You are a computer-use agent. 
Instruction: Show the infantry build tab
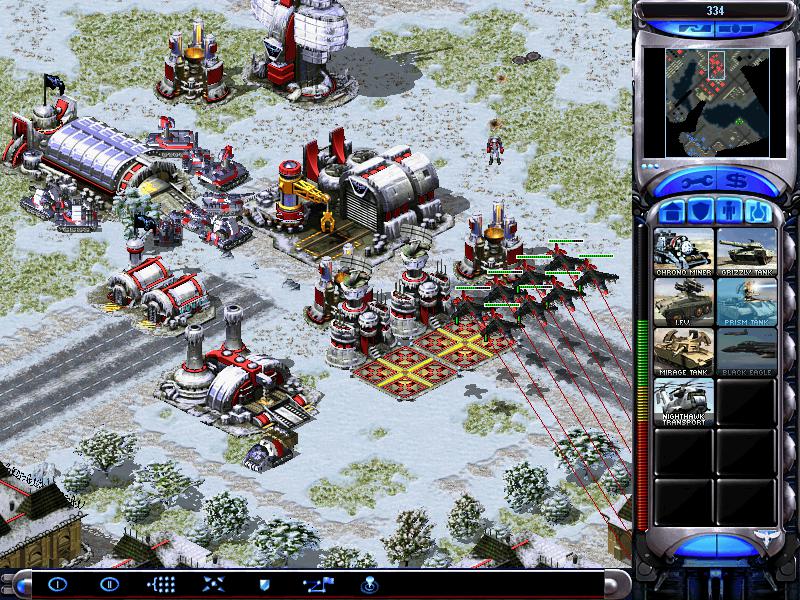click(731, 213)
